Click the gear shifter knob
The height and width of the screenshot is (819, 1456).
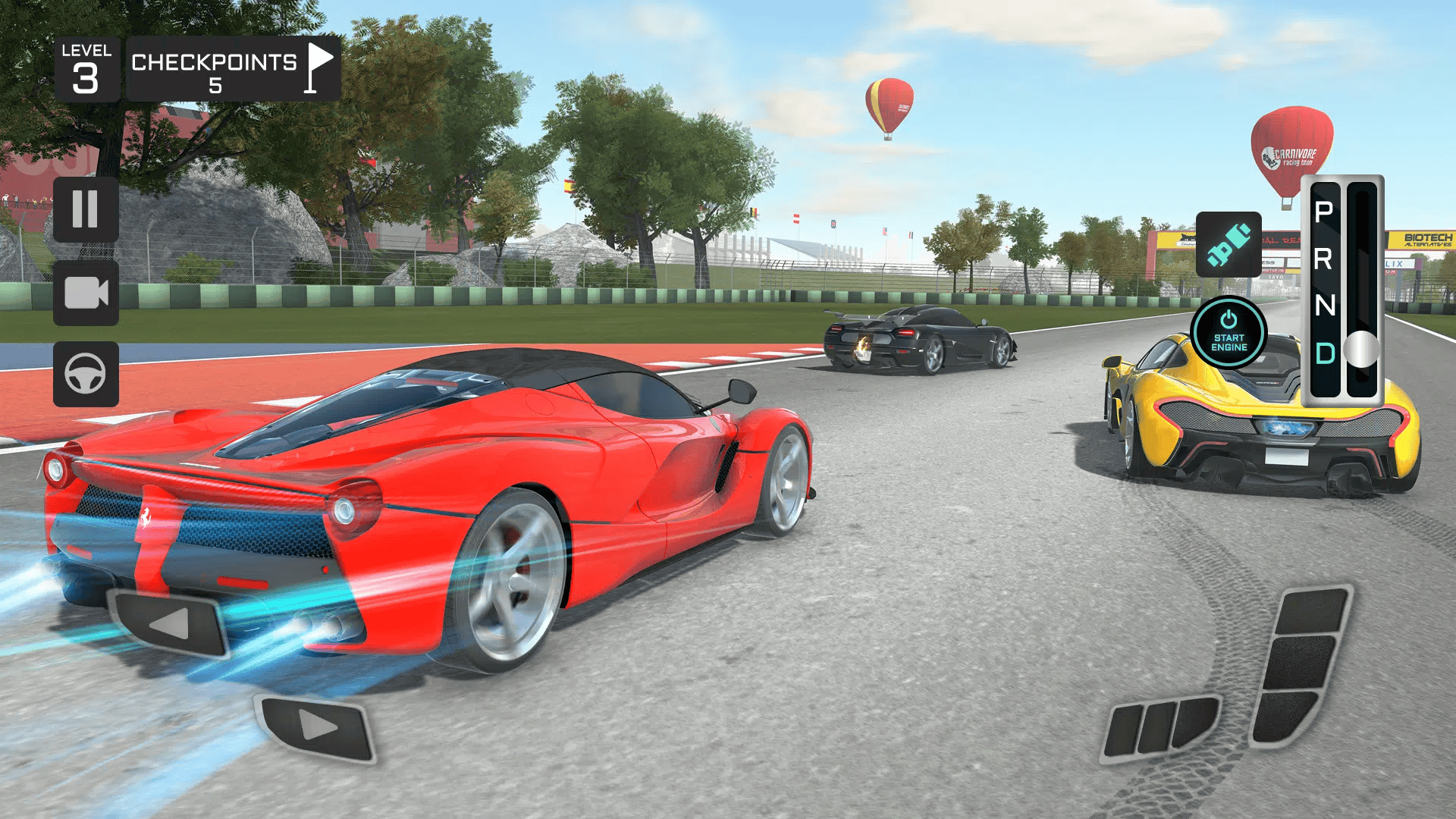(1361, 349)
